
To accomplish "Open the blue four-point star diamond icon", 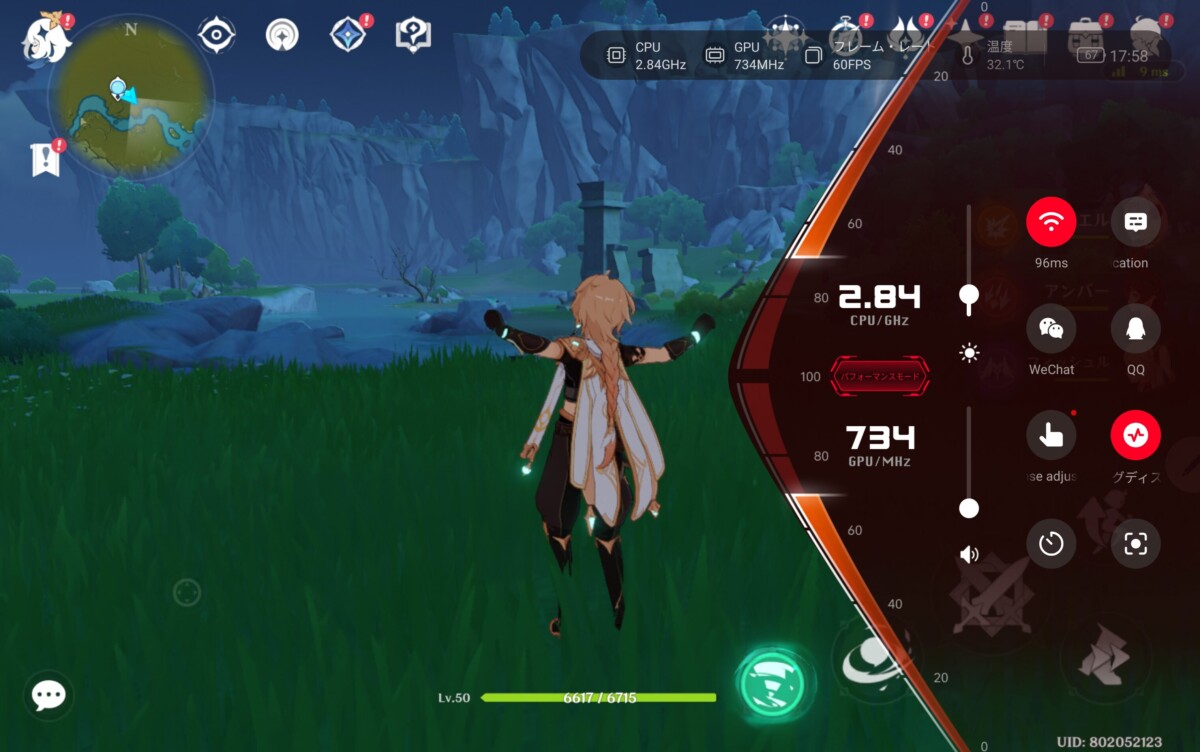I will [348, 35].
